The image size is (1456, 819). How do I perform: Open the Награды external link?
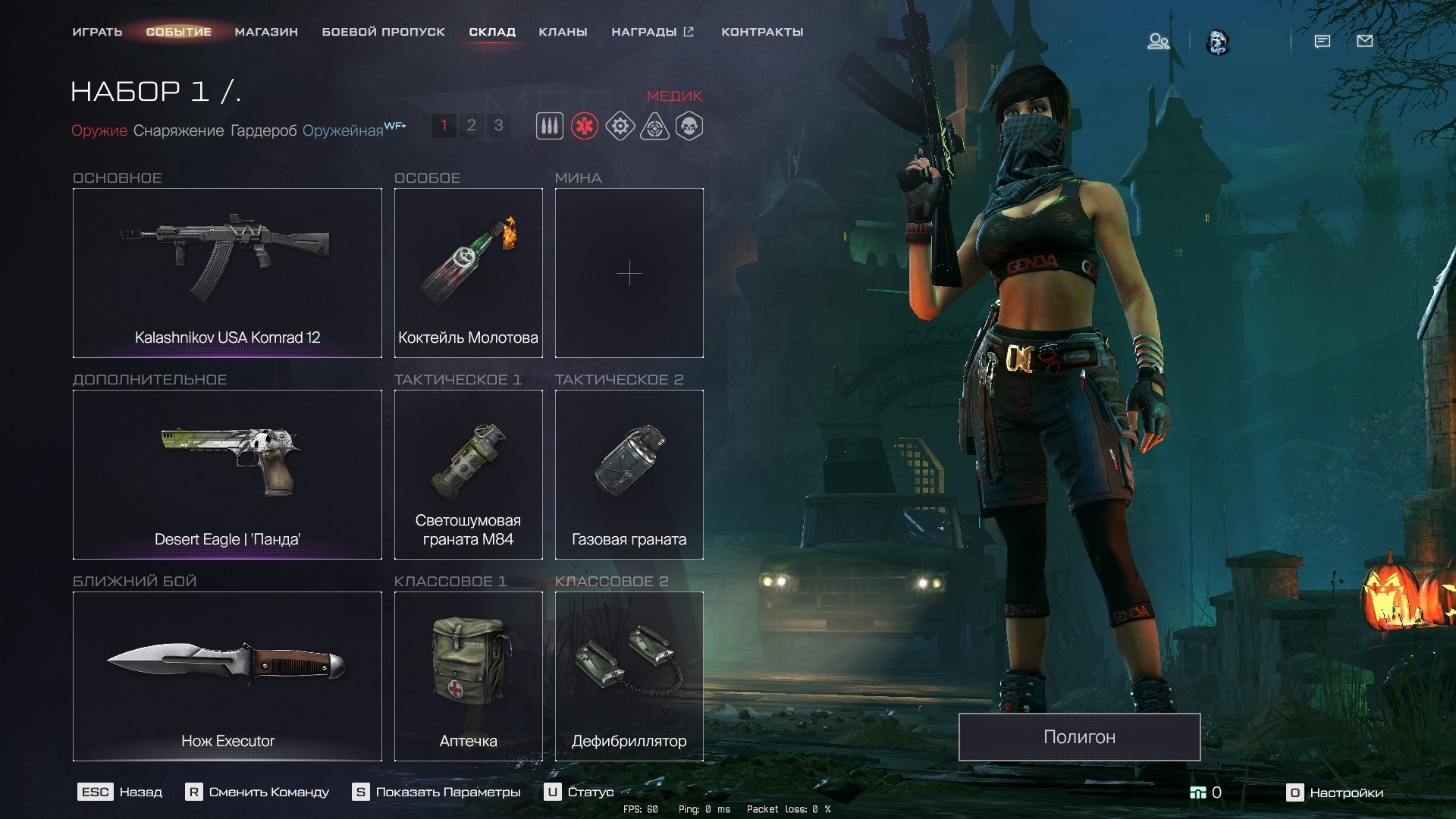pos(652,32)
